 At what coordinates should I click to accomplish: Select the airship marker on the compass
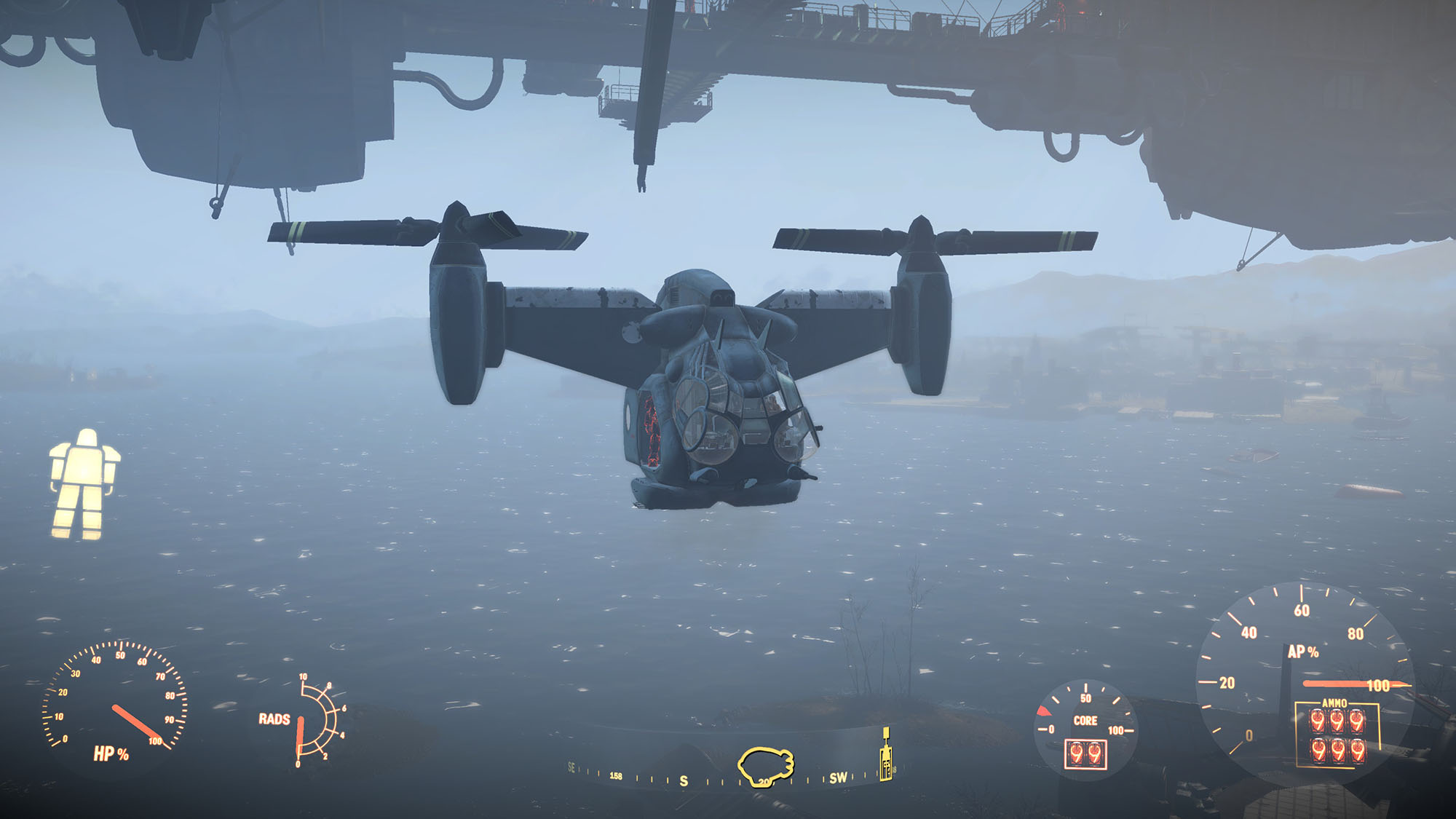[x=765, y=767]
